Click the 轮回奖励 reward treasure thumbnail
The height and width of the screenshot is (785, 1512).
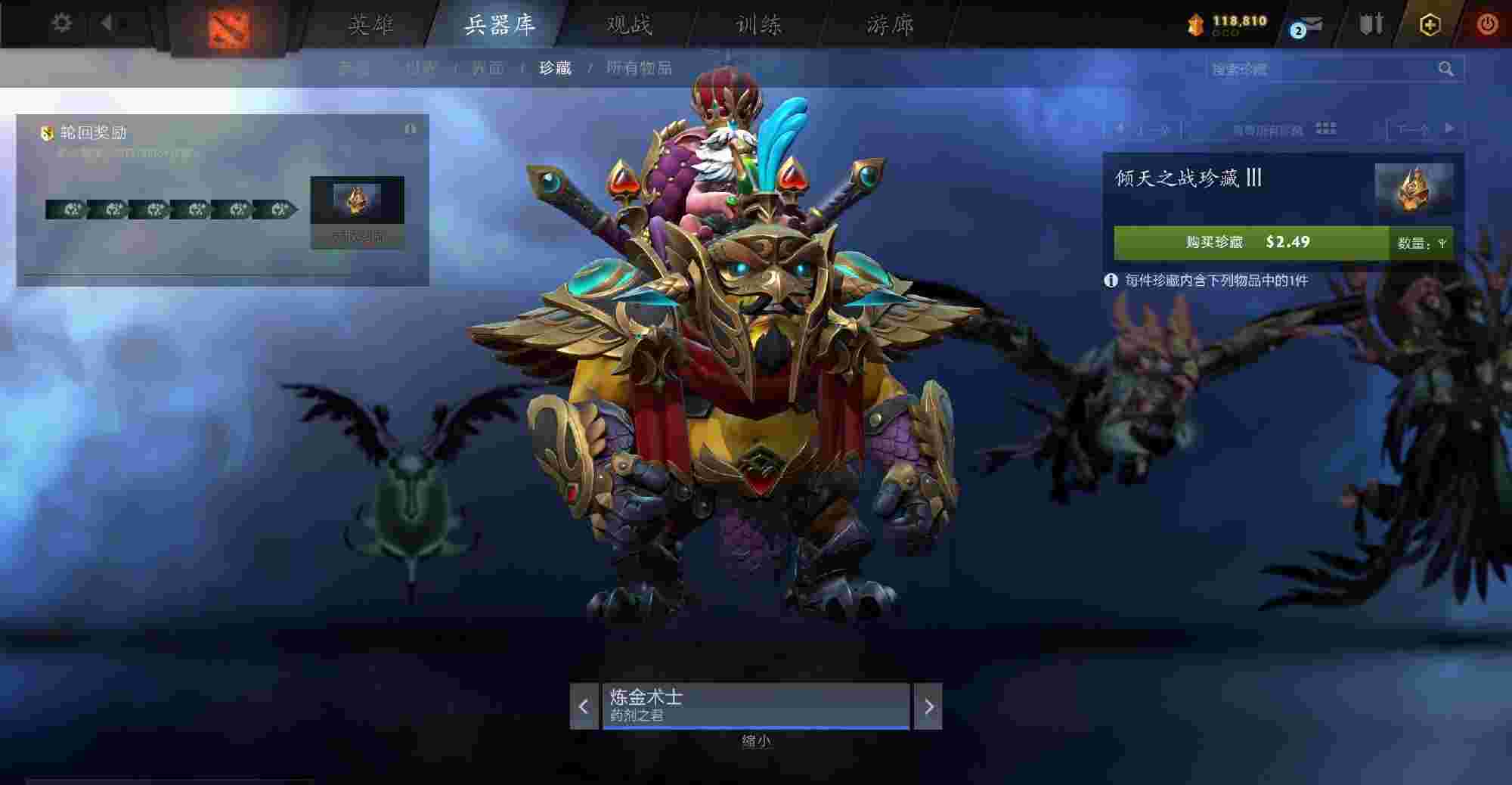coord(357,200)
